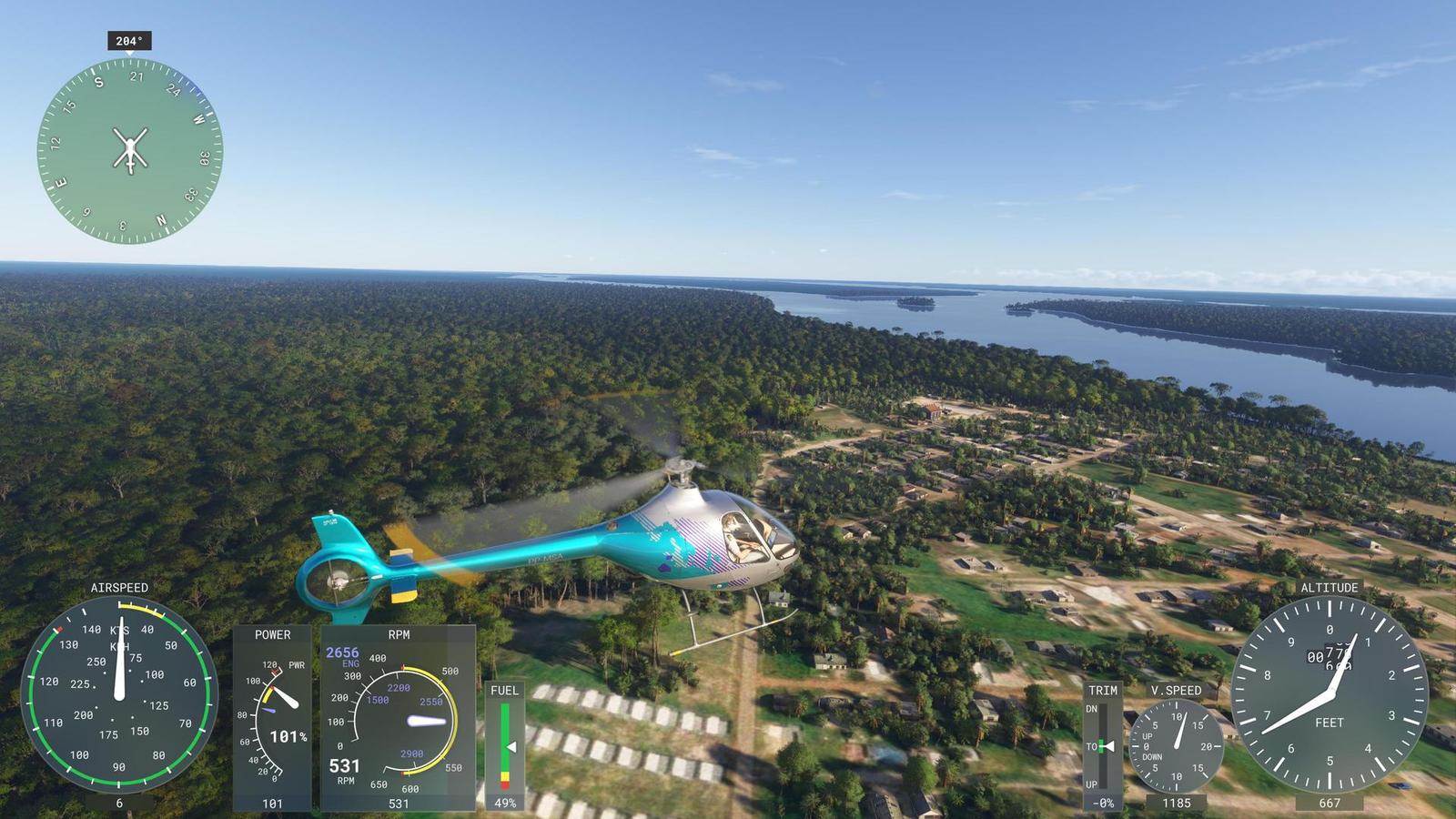The width and height of the screenshot is (1456, 819).
Task: Open the RPM gauge panel
Action: coord(398,719)
